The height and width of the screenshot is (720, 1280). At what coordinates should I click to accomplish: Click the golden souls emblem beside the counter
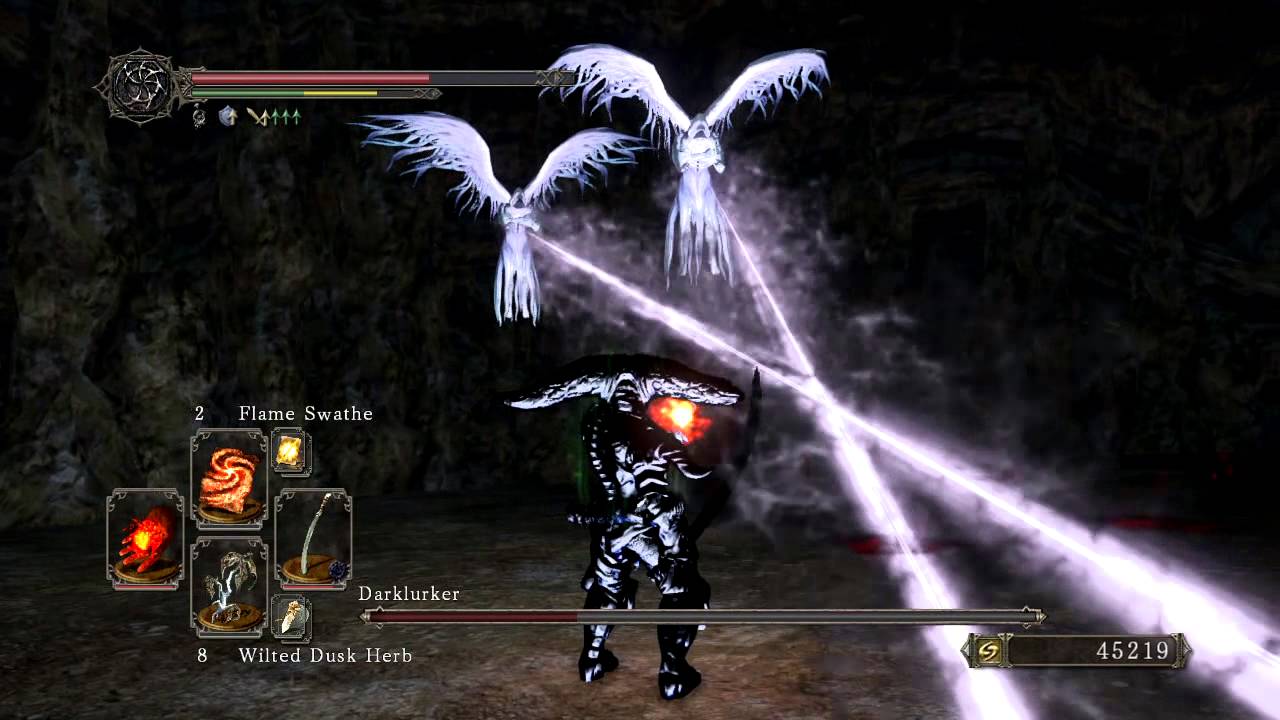pos(990,650)
